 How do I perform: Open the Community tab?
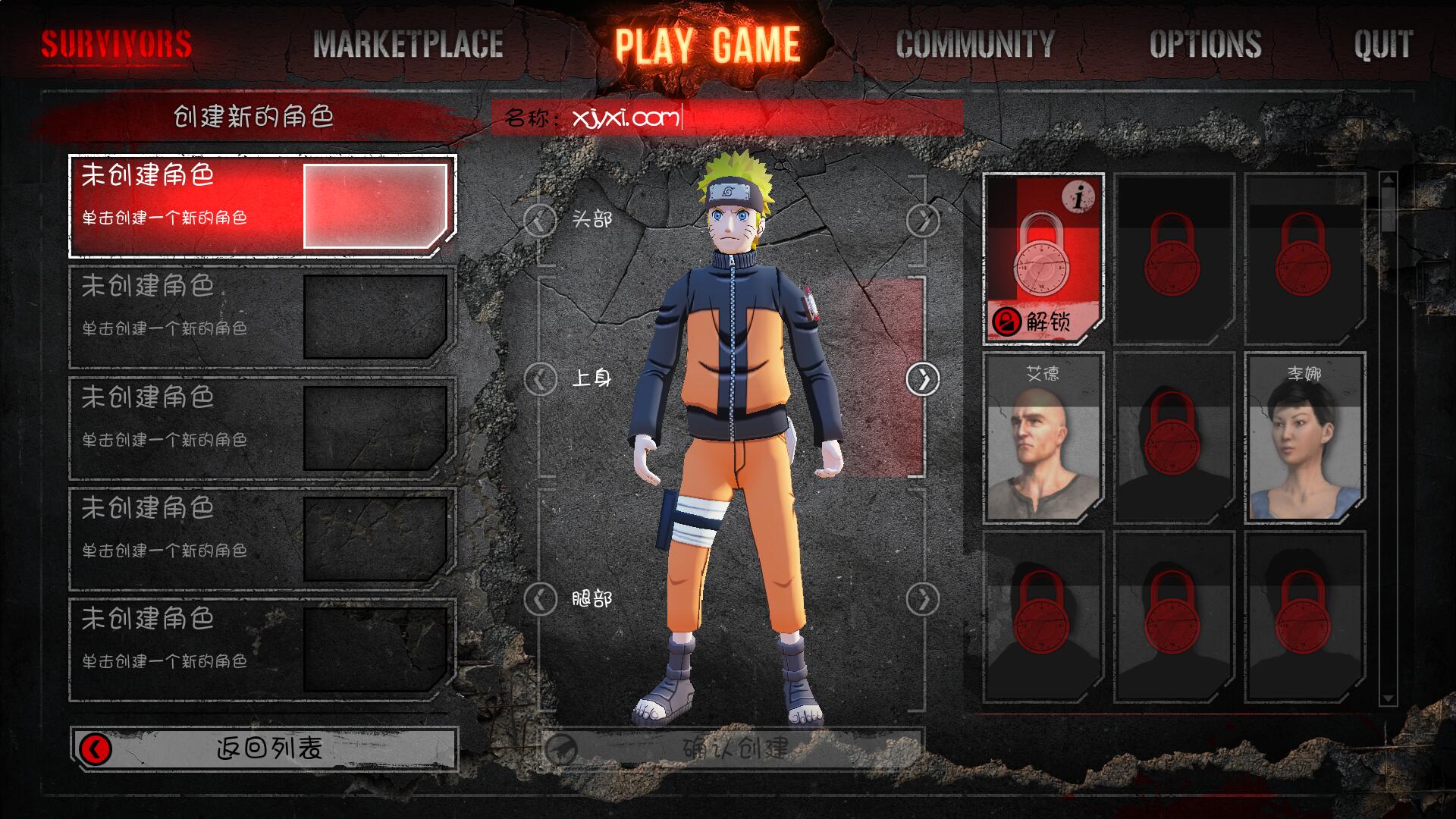coord(975,44)
